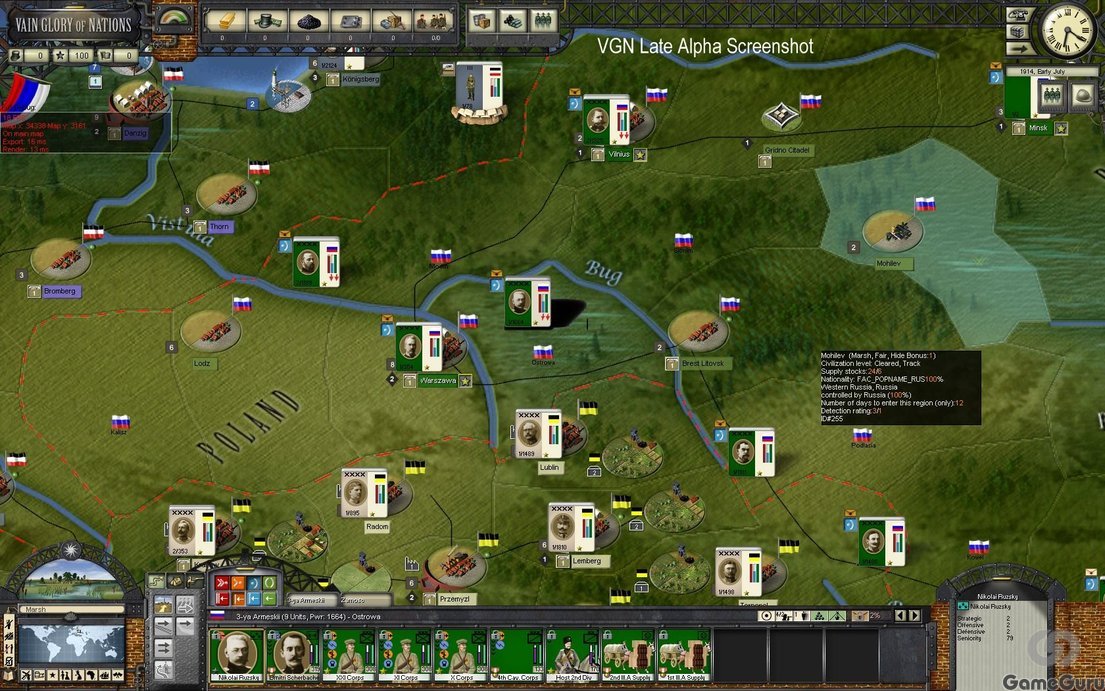Screen dimensions: 1105x691
Task: Choose the green passive posture button
Action: point(269,582)
